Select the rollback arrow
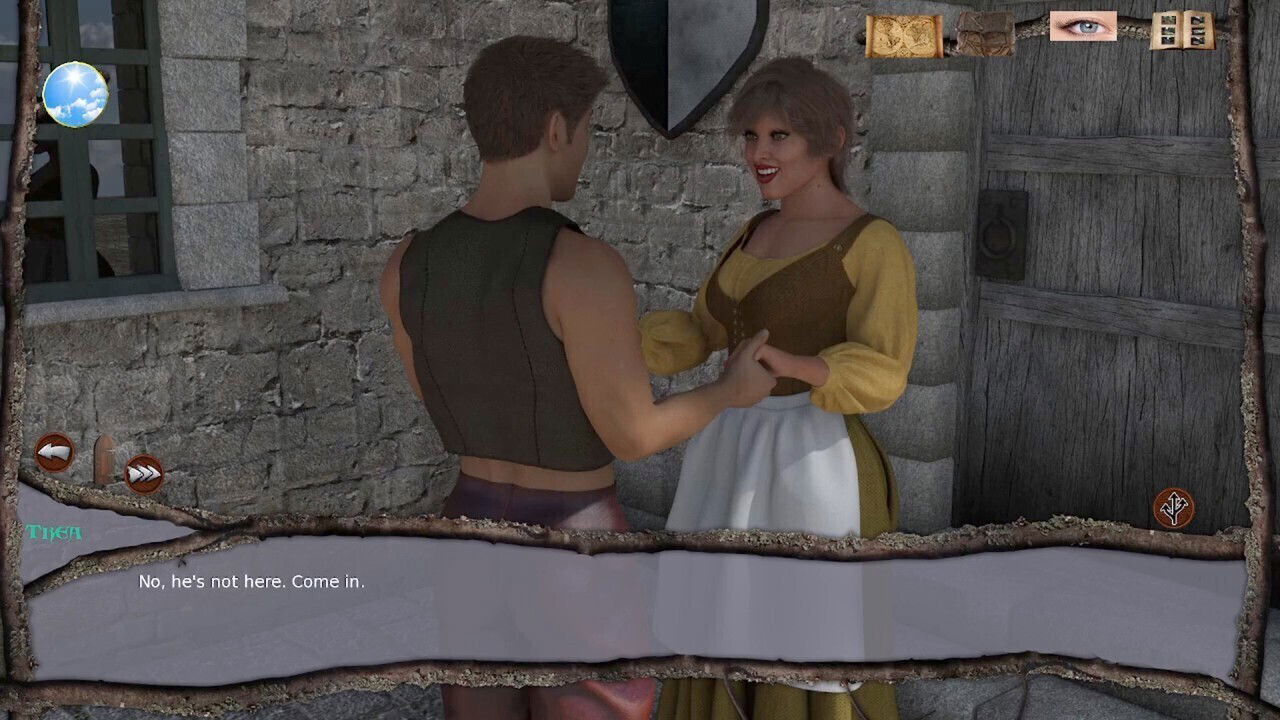 pyautogui.click(x=57, y=452)
